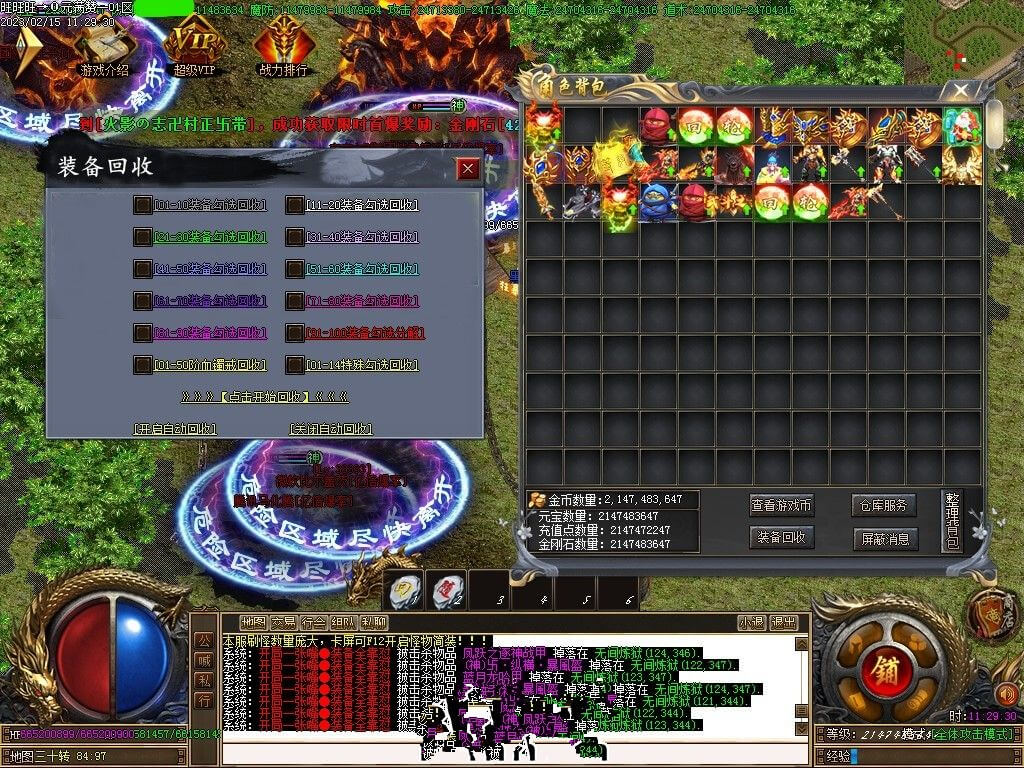The width and height of the screenshot is (1024, 768).
Task: Toggle the 屏蔽消息 block messages button
Action: click(x=884, y=538)
